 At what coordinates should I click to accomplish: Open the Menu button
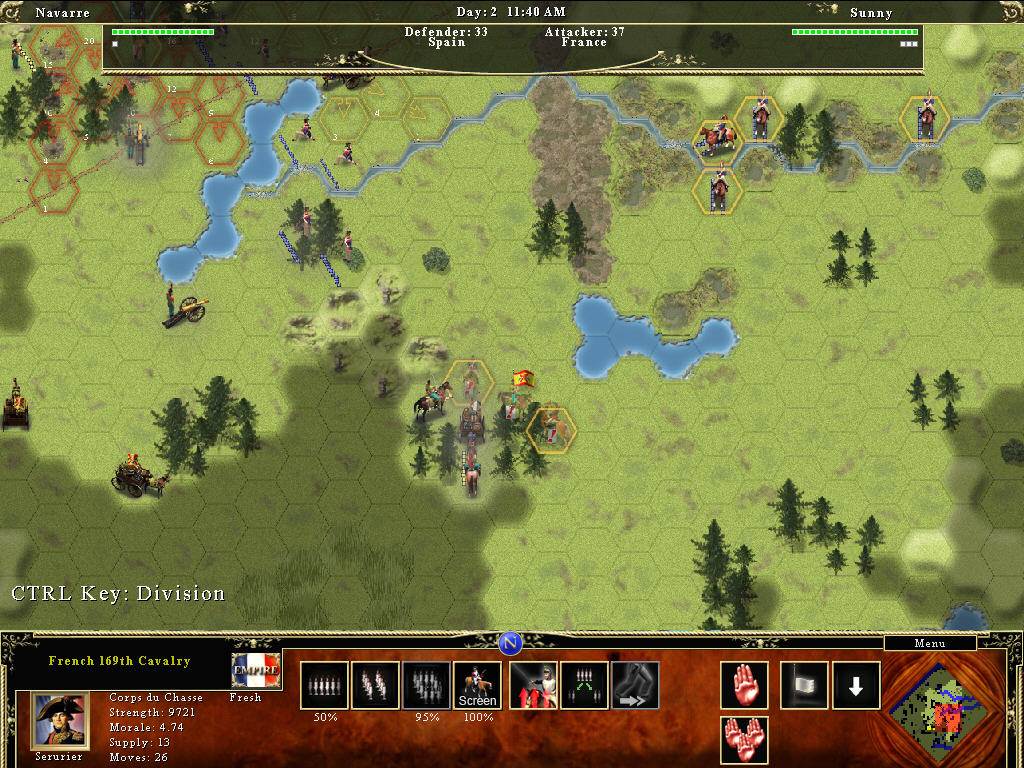[x=929, y=643]
